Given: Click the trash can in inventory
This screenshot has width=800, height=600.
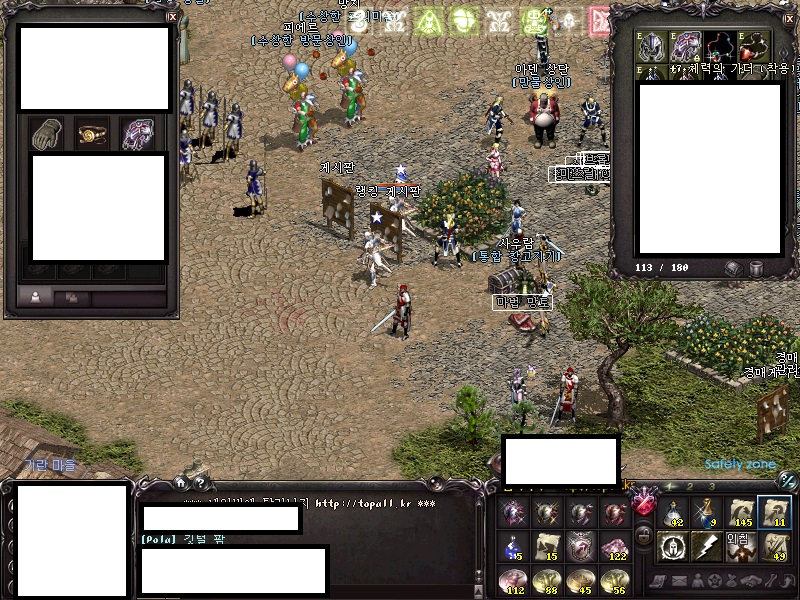Looking at the screenshot, I should click(756, 268).
